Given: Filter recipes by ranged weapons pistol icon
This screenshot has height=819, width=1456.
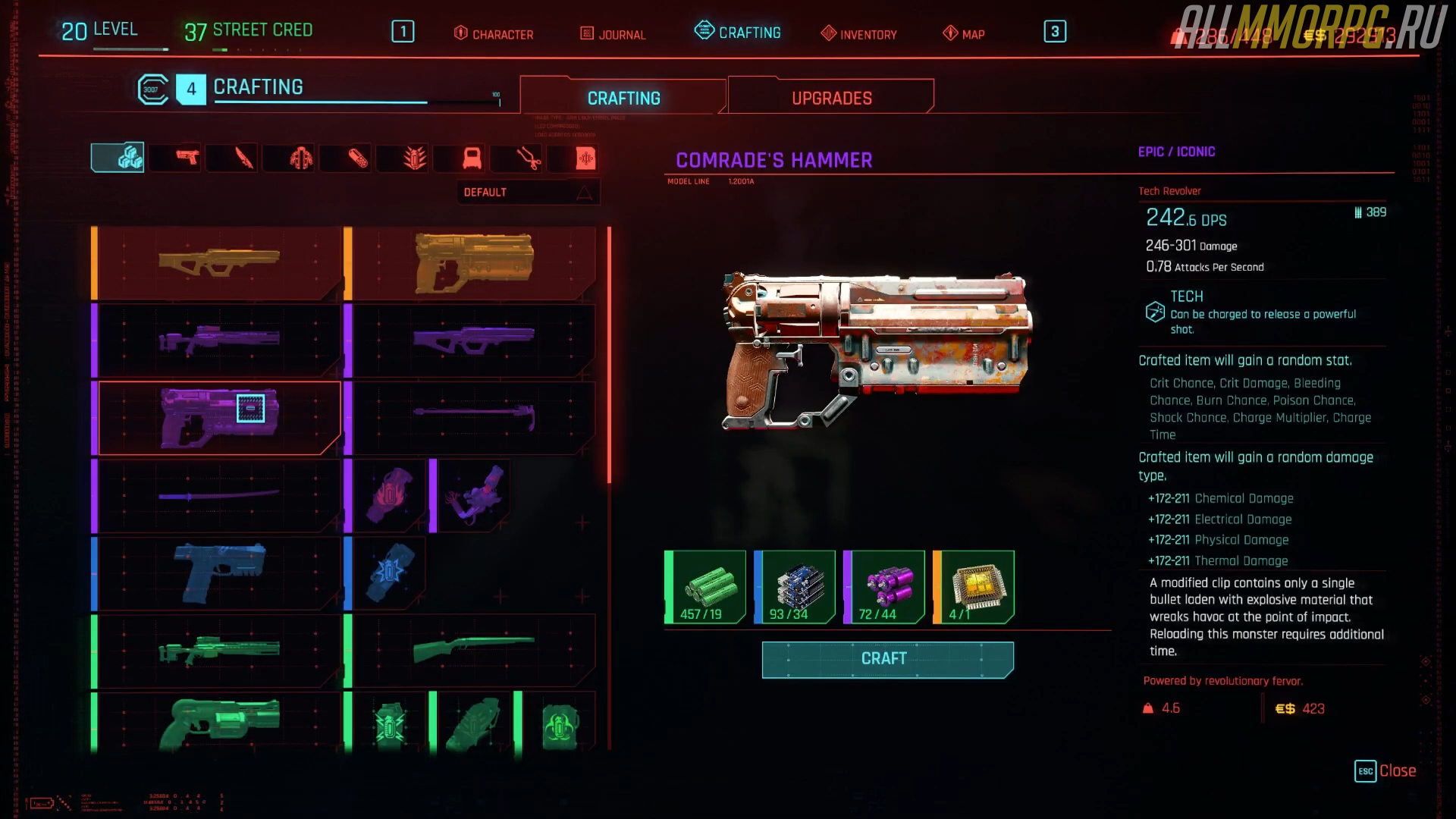Looking at the screenshot, I should [x=187, y=158].
